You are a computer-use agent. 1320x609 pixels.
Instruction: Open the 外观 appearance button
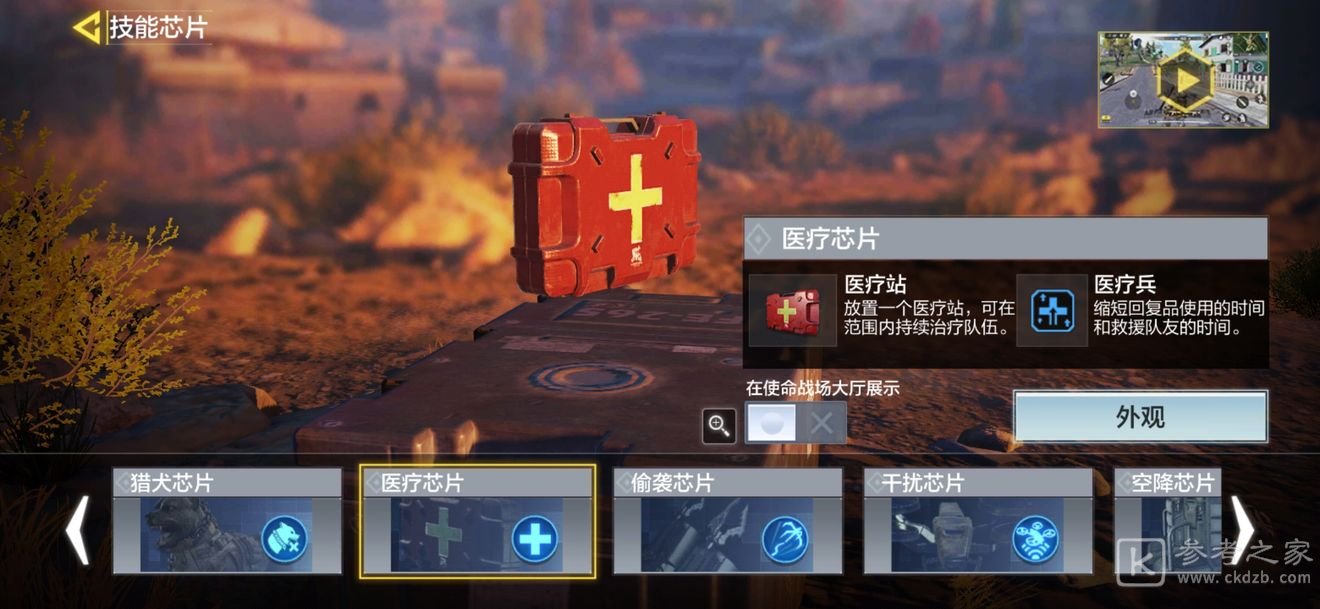tap(1140, 416)
